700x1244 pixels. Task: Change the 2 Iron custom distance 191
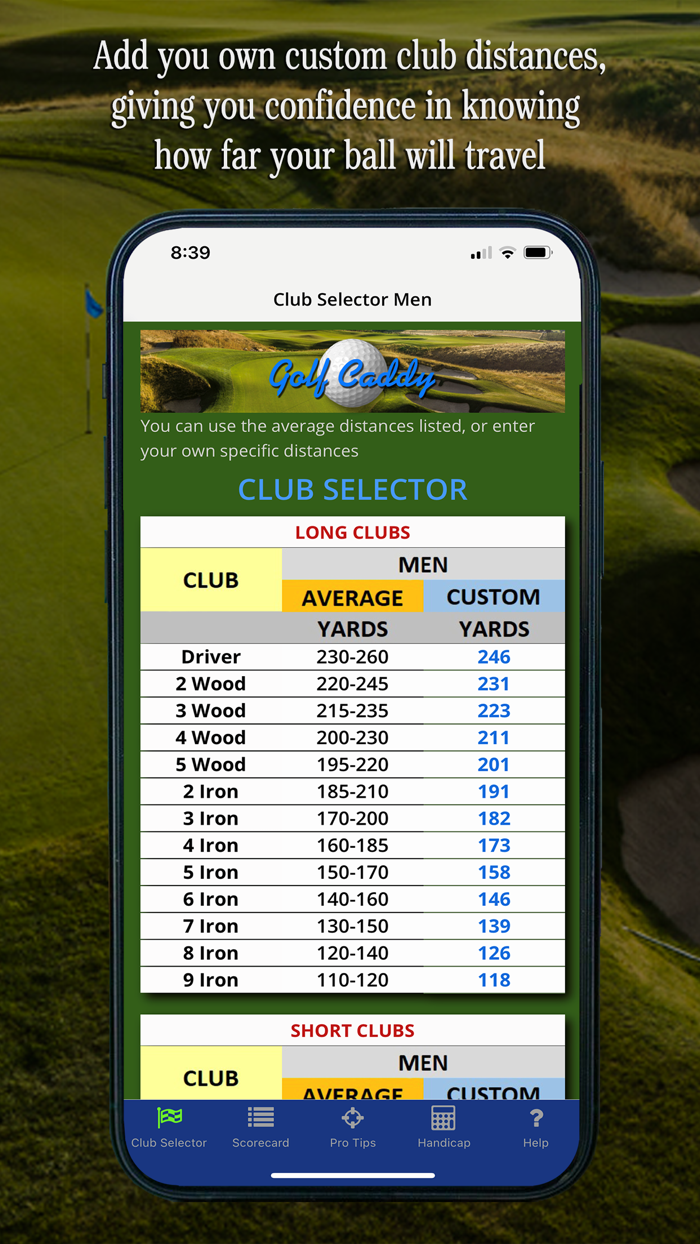[494, 792]
